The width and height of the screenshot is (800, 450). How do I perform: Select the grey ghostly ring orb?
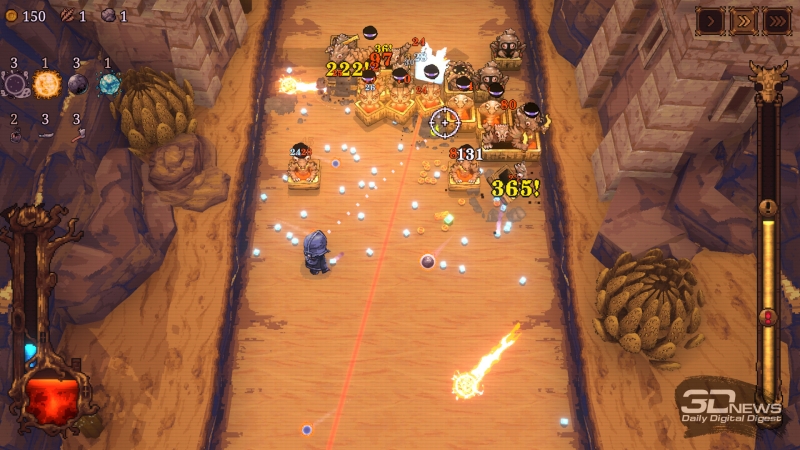(x=15, y=85)
